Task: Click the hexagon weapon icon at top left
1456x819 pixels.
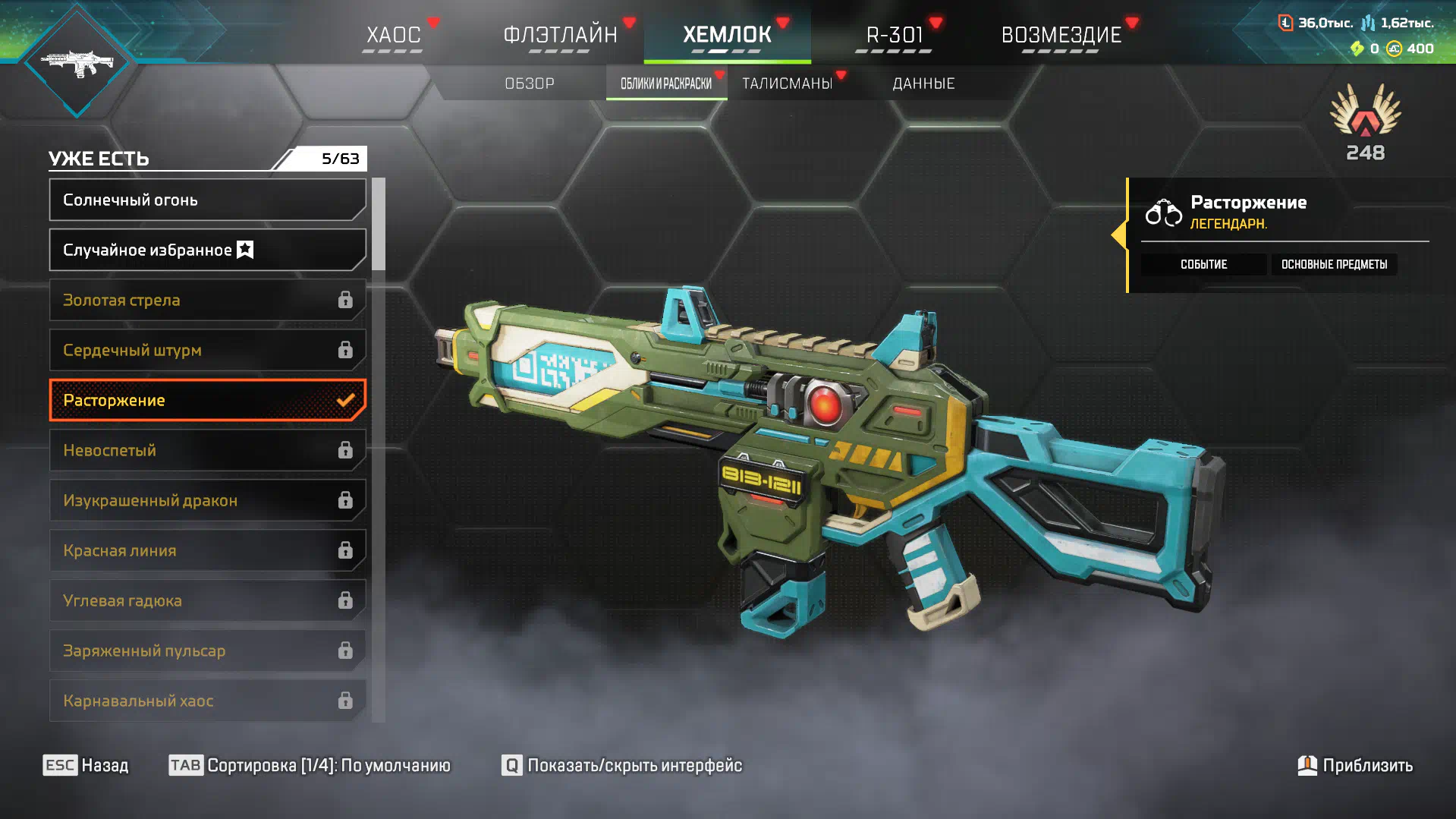Action: click(77, 62)
